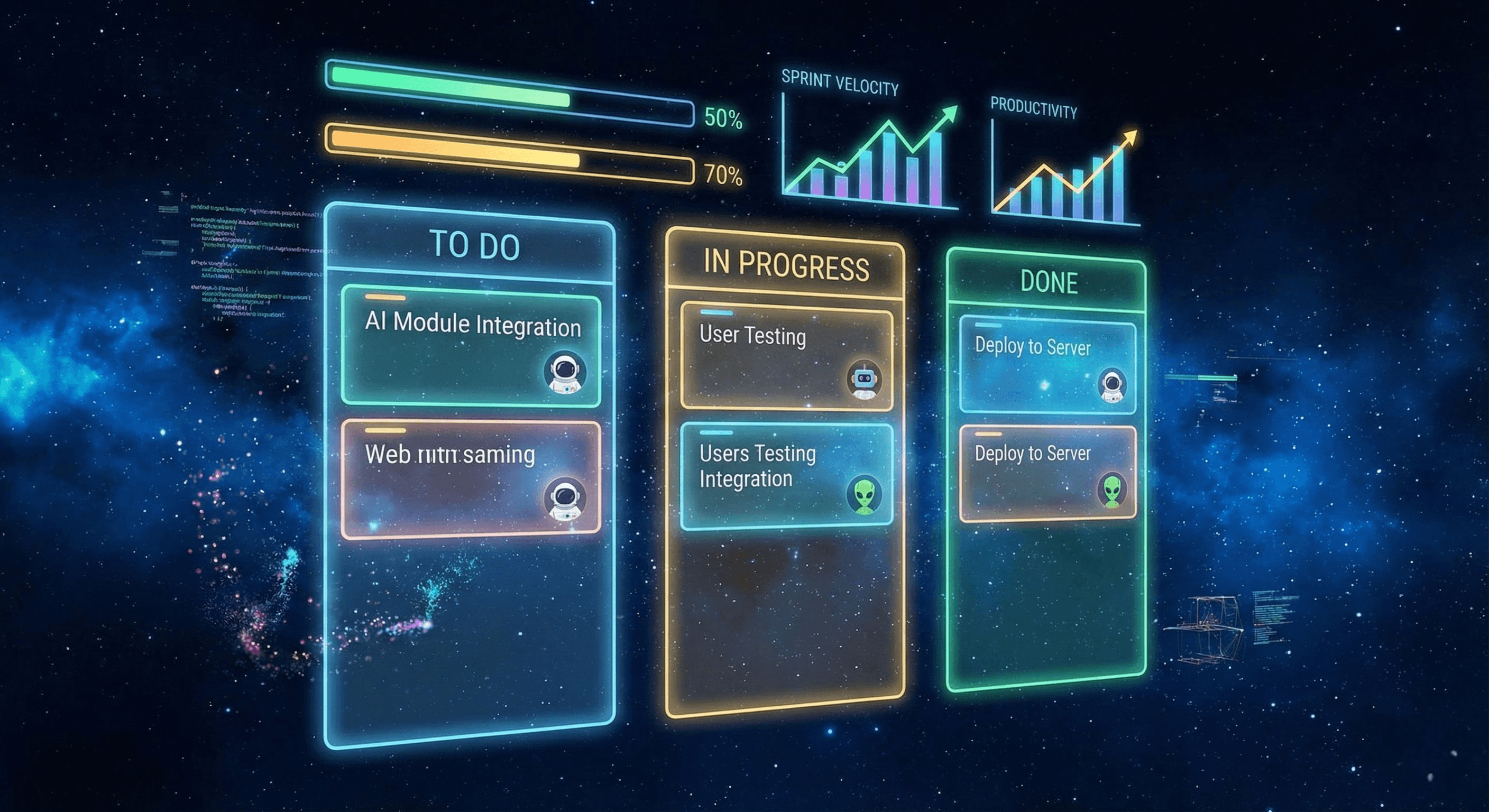The height and width of the screenshot is (812, 1489).
Task: Click the robot avatar on User Testing card
Action: (x=863, y=381)
